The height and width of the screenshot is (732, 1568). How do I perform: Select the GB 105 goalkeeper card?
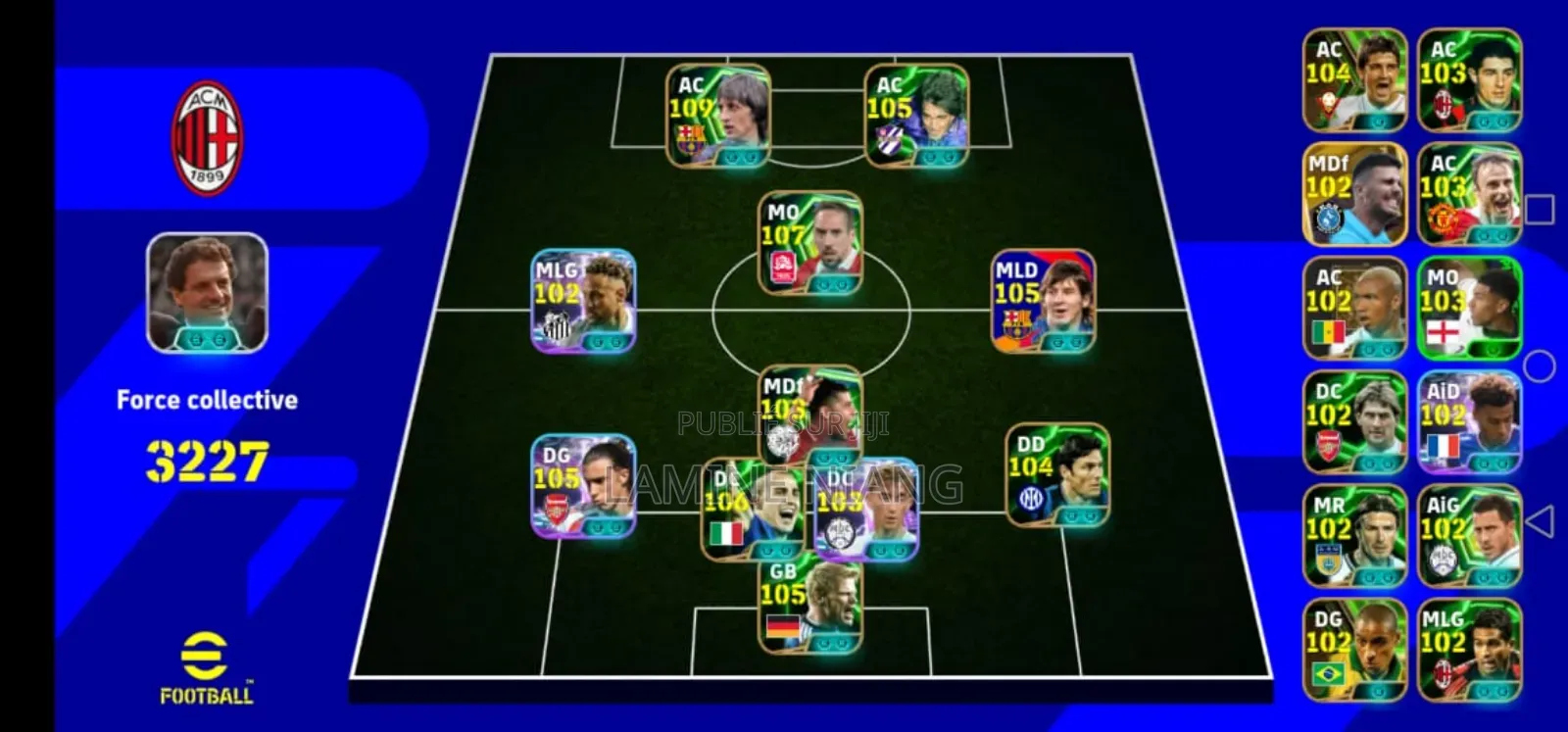click(x=809, y=606)
